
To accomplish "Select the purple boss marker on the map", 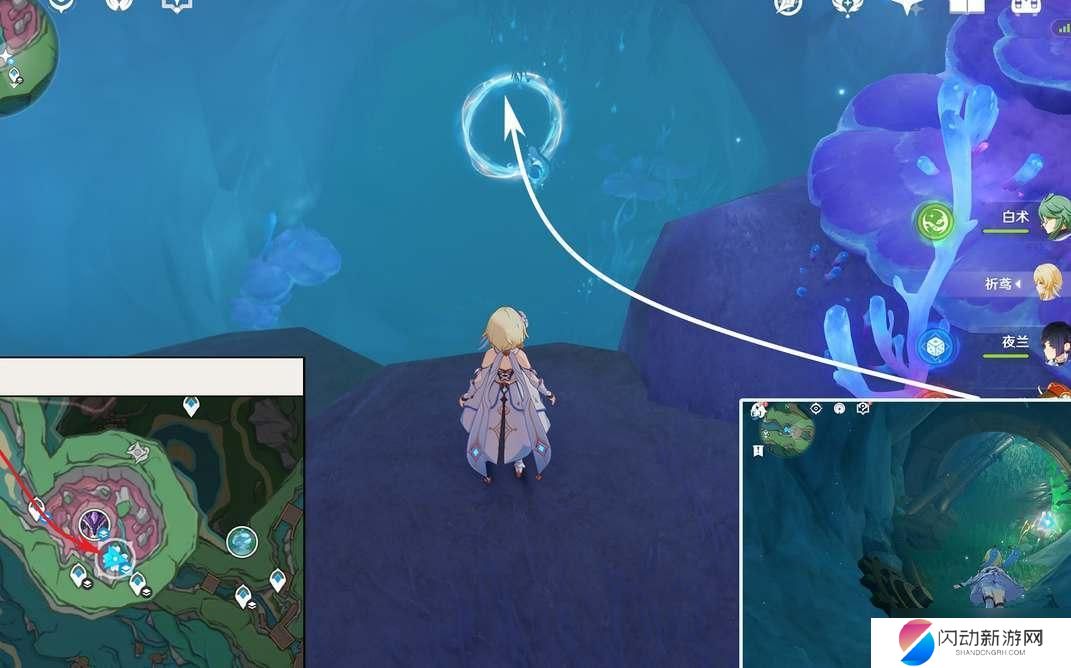I will point(96,523).
